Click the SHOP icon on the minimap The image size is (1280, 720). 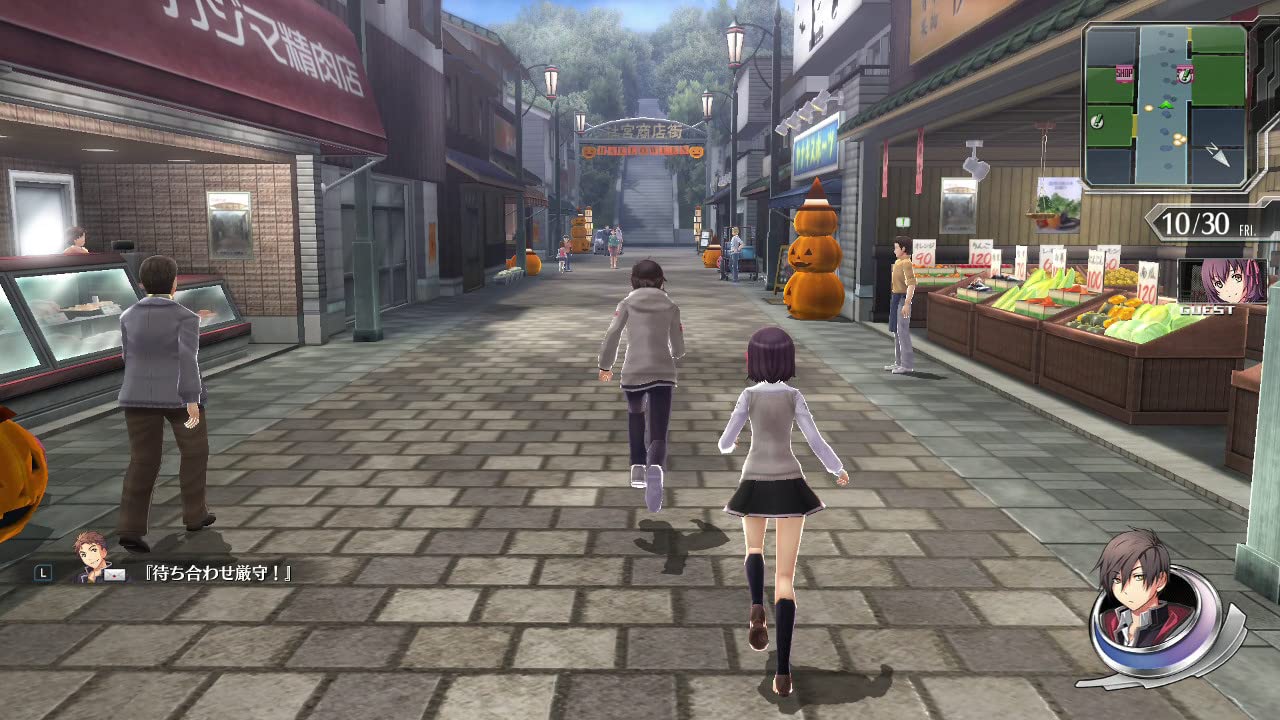pyautogui.click(x=1124, y=74)
